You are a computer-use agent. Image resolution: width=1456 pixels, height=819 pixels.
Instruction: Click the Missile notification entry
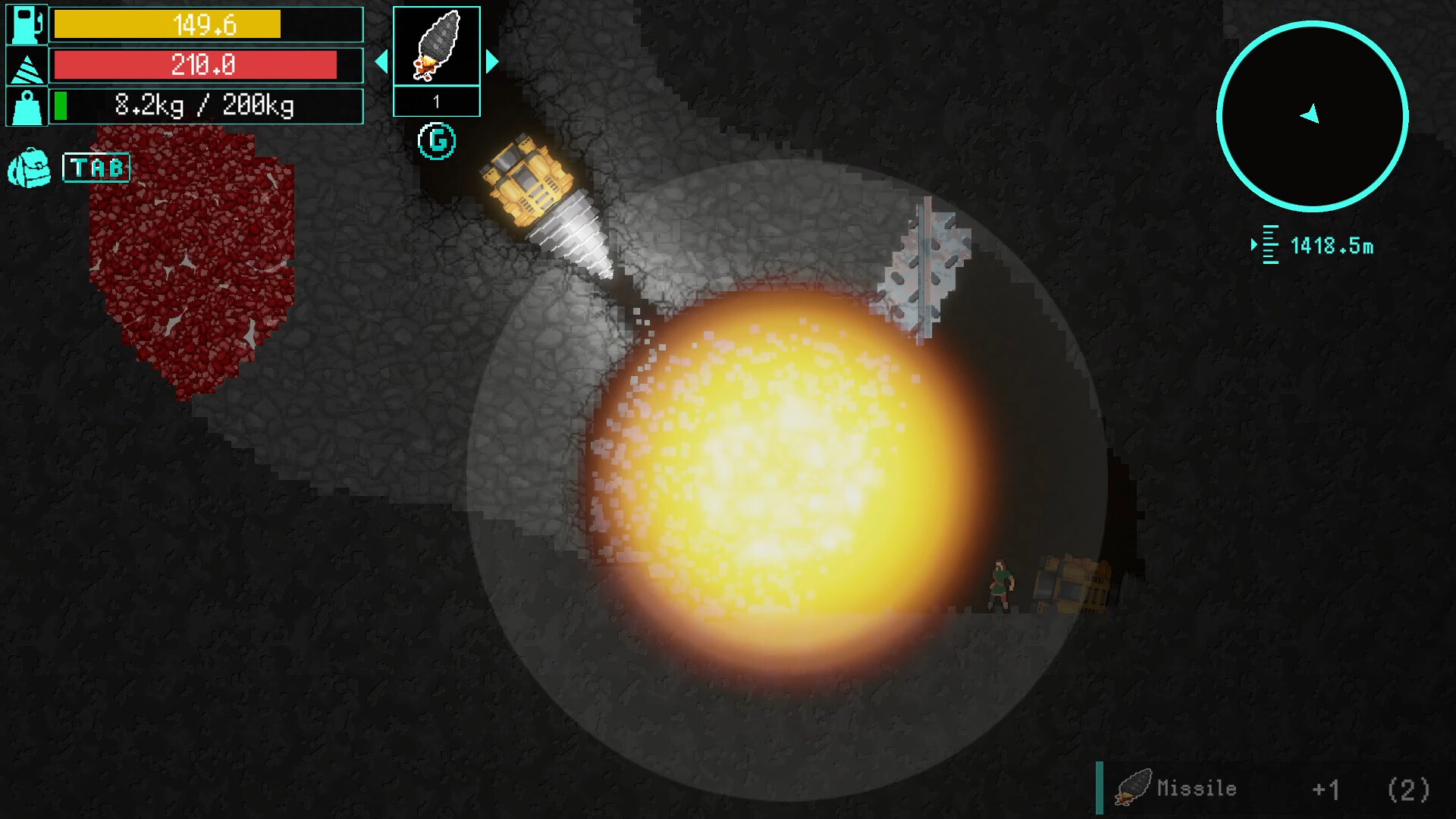click(x=1195, y=789)
